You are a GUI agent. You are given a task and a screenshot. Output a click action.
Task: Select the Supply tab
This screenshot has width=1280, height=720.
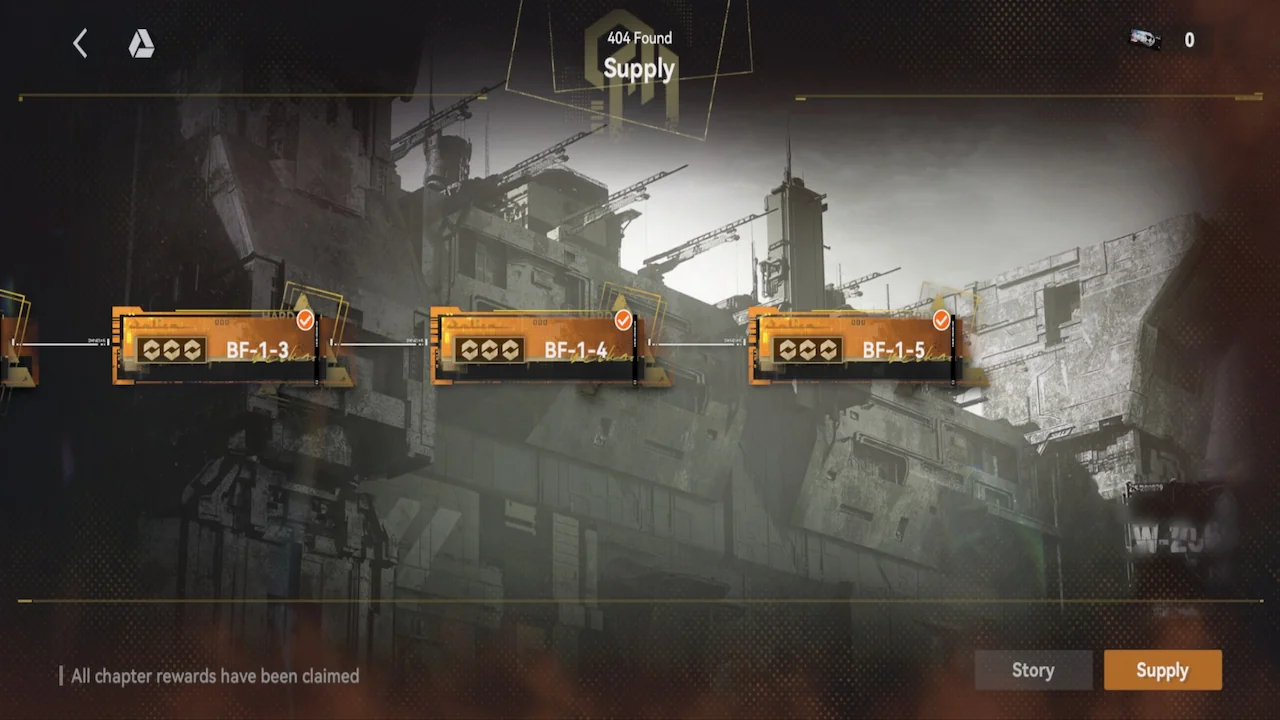tap(1162, 670)
